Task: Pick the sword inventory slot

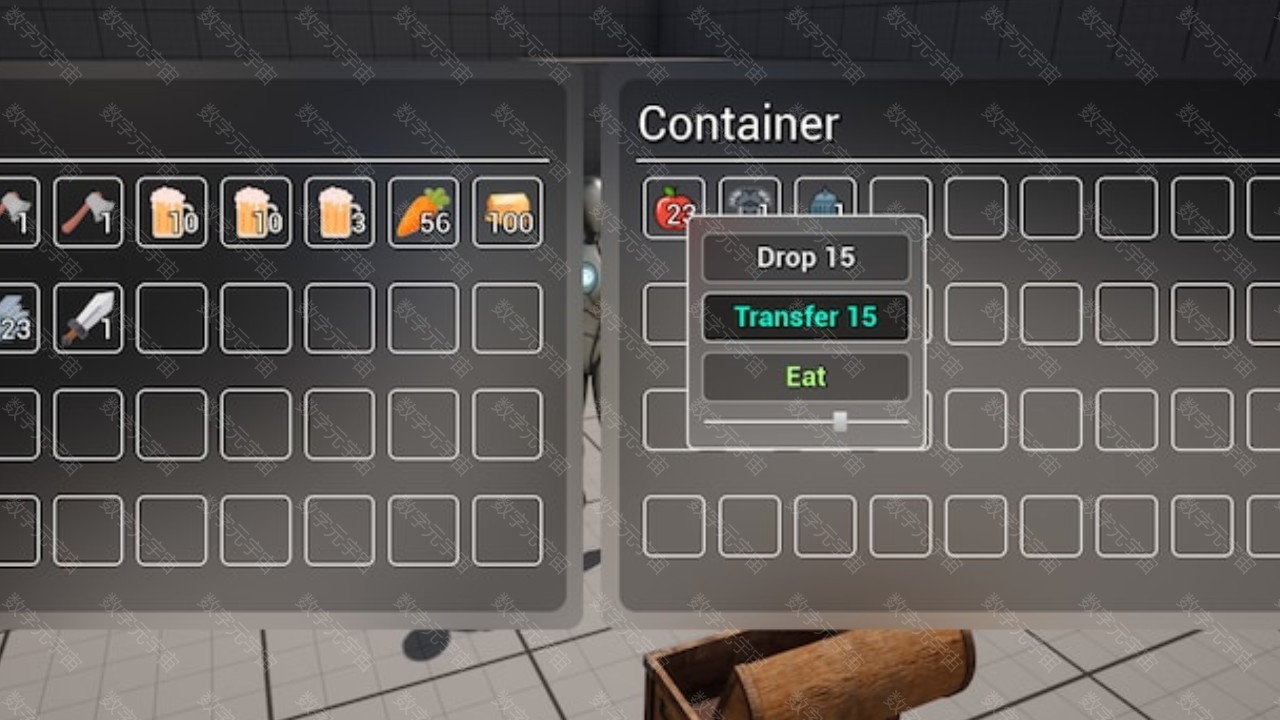Action: tap(88, 318)
